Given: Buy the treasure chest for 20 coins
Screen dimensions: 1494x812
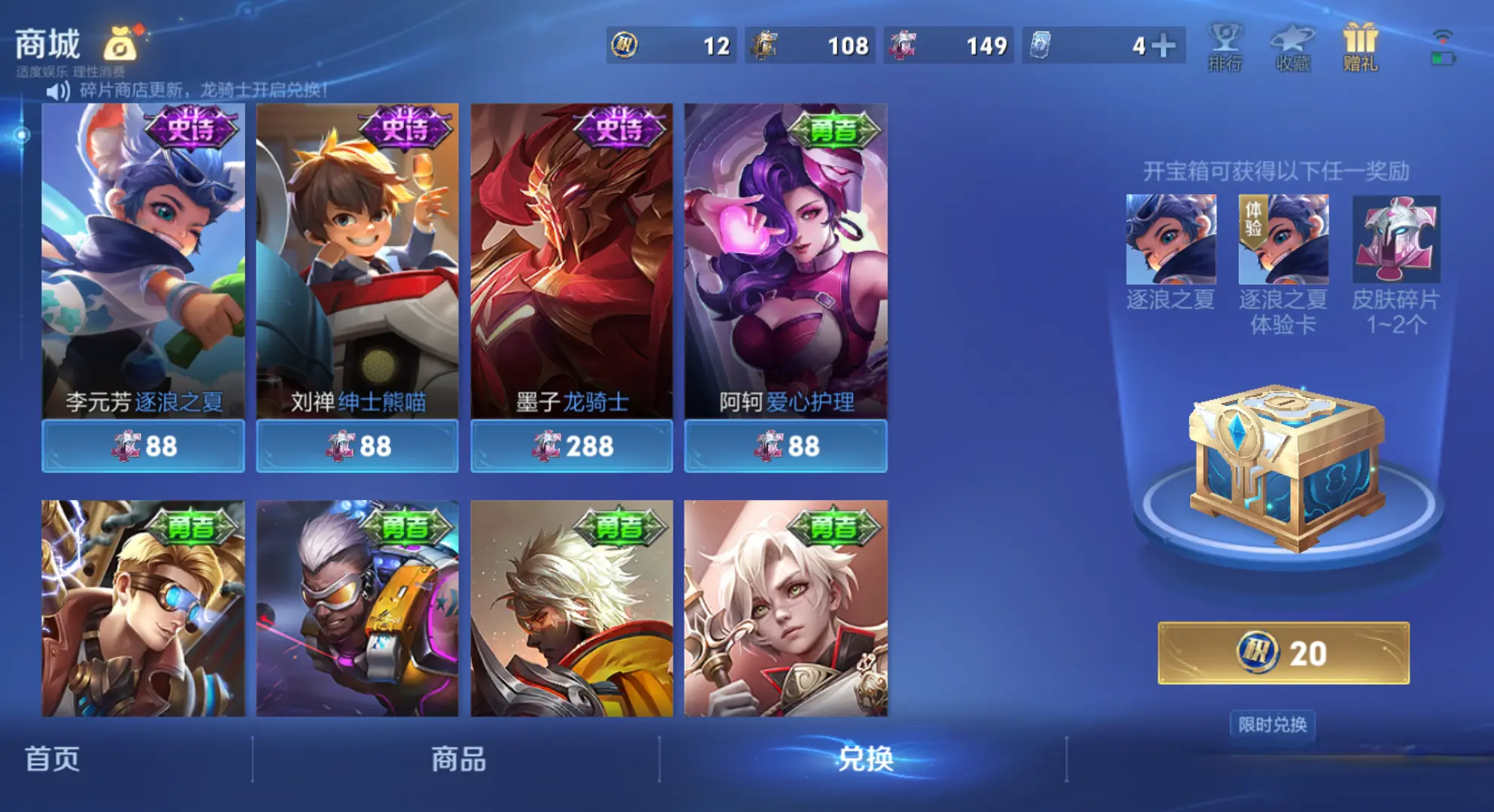Looking at the screenshot, I should coord(1283,653).
